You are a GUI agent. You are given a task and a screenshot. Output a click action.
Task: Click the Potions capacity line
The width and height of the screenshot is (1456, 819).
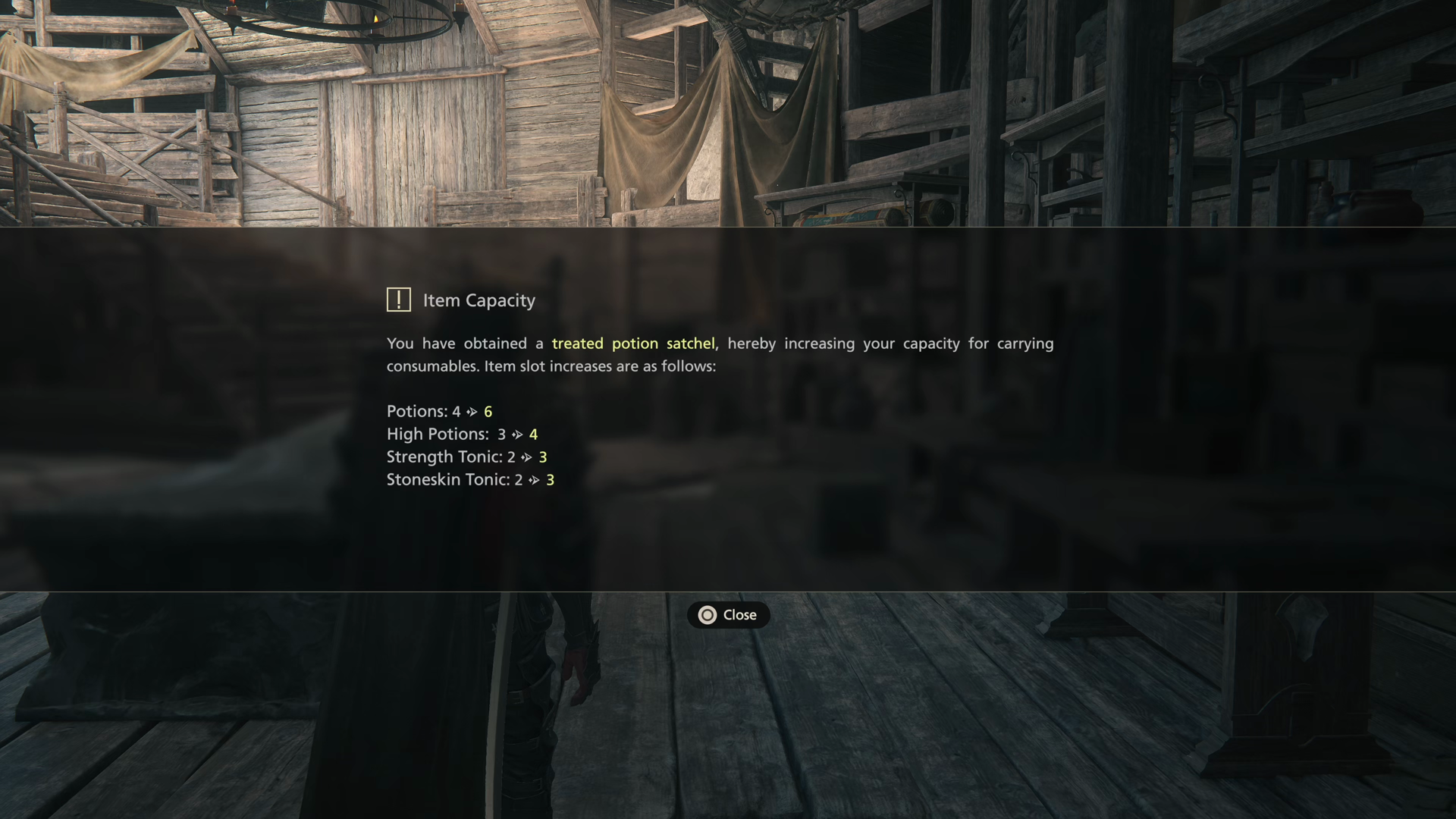click(438, 412)
